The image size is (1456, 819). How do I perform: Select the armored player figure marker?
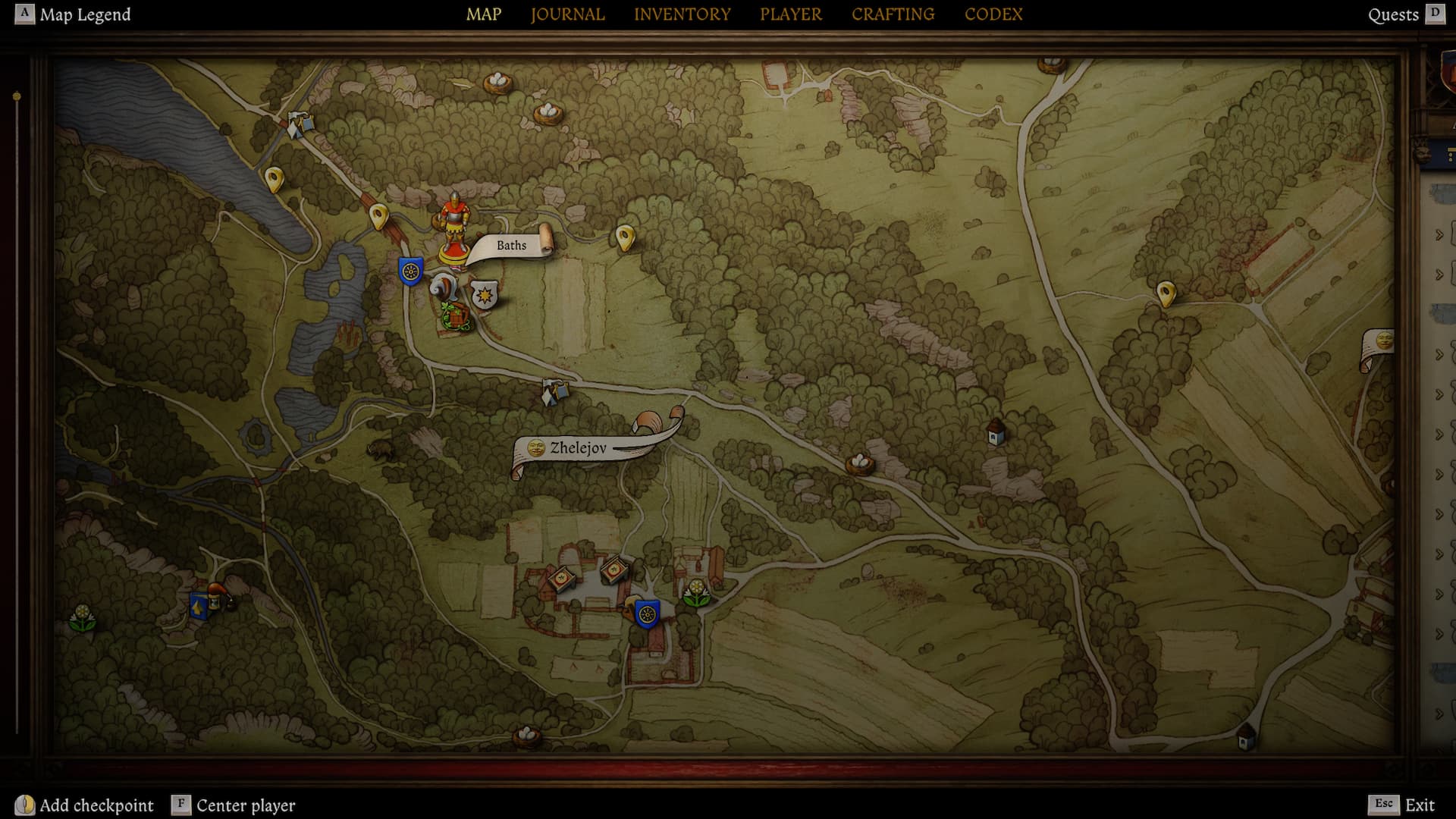454,226
